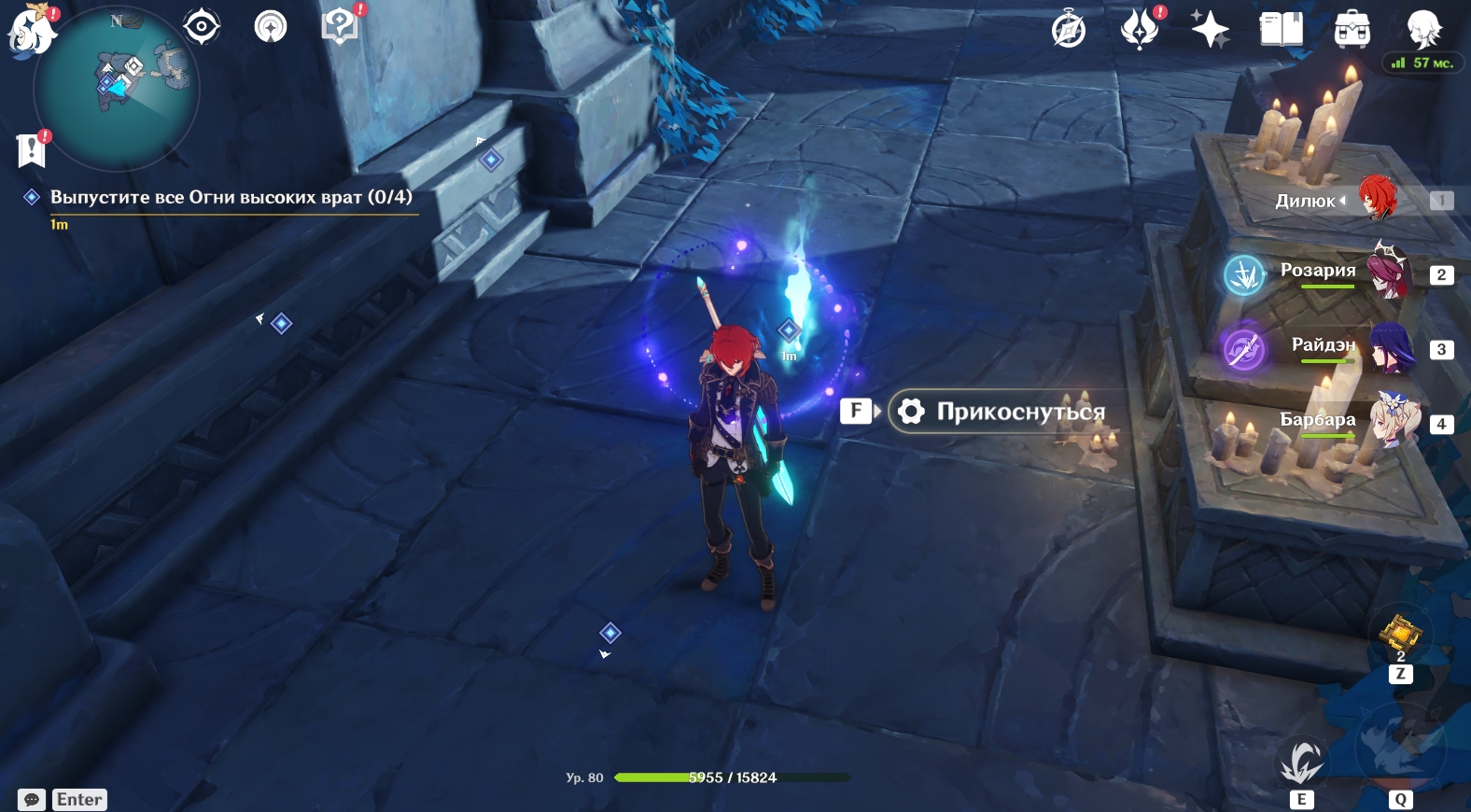The width and height of the screenshot is (1471, 812).
Task: Open the wish star icon
Action: click(1210, 29)
